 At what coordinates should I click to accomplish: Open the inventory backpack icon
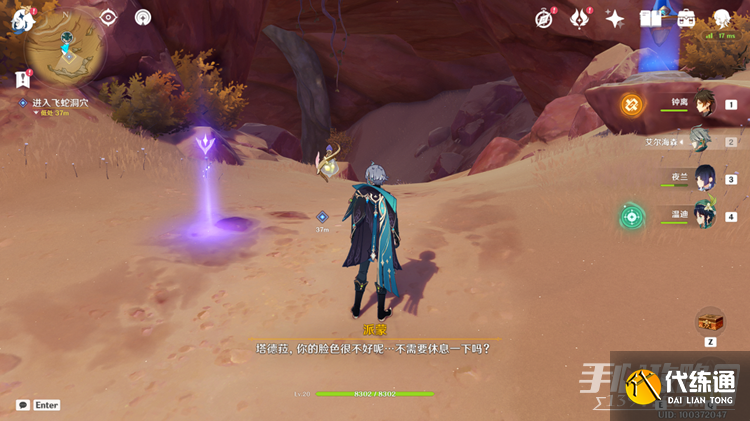(x=686, y=18)
